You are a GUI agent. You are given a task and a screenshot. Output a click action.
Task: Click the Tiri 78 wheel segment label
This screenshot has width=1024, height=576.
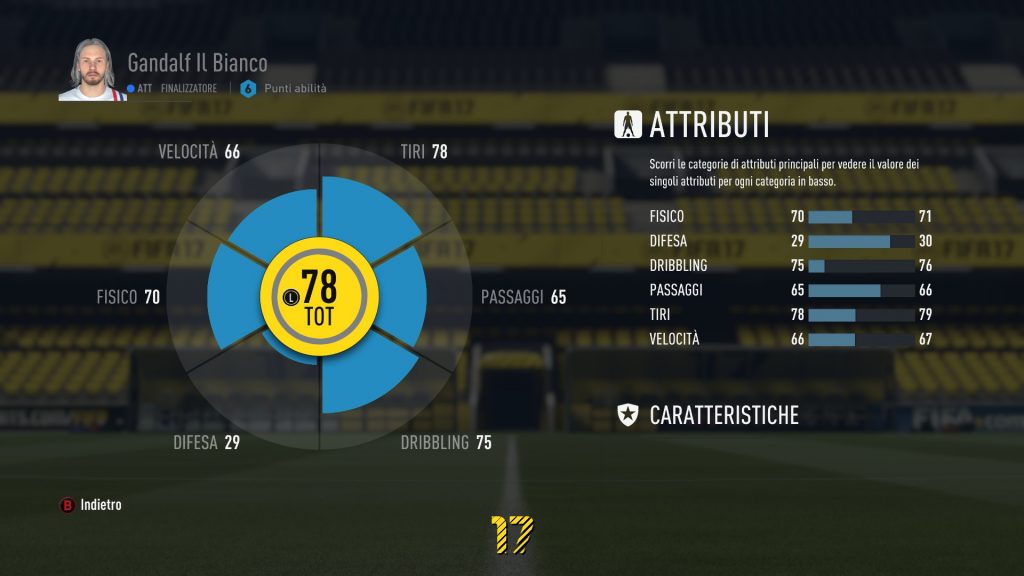click(x=423, y=152)
